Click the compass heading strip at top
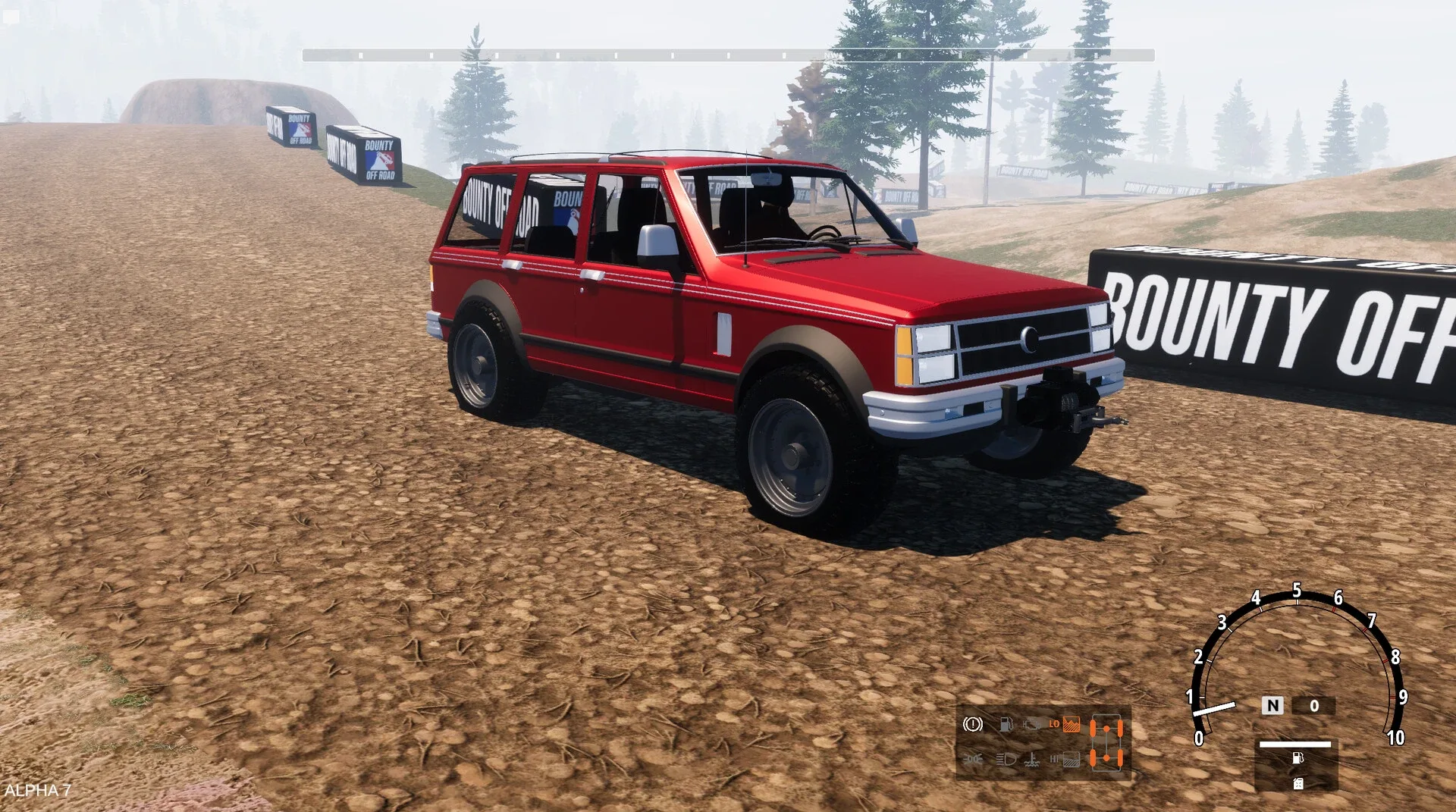 [728, 53]
